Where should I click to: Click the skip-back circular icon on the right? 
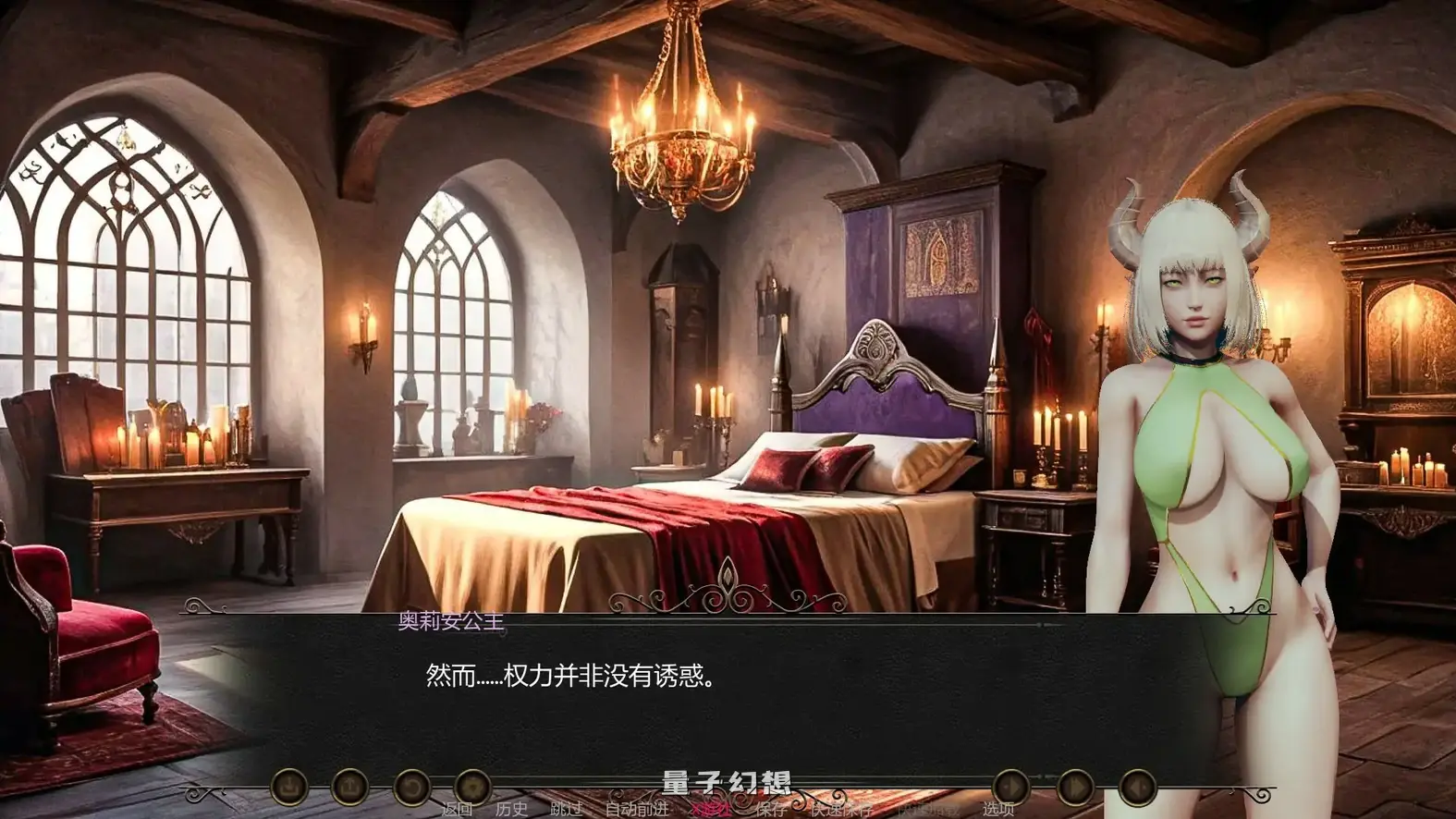(1137, 787)
